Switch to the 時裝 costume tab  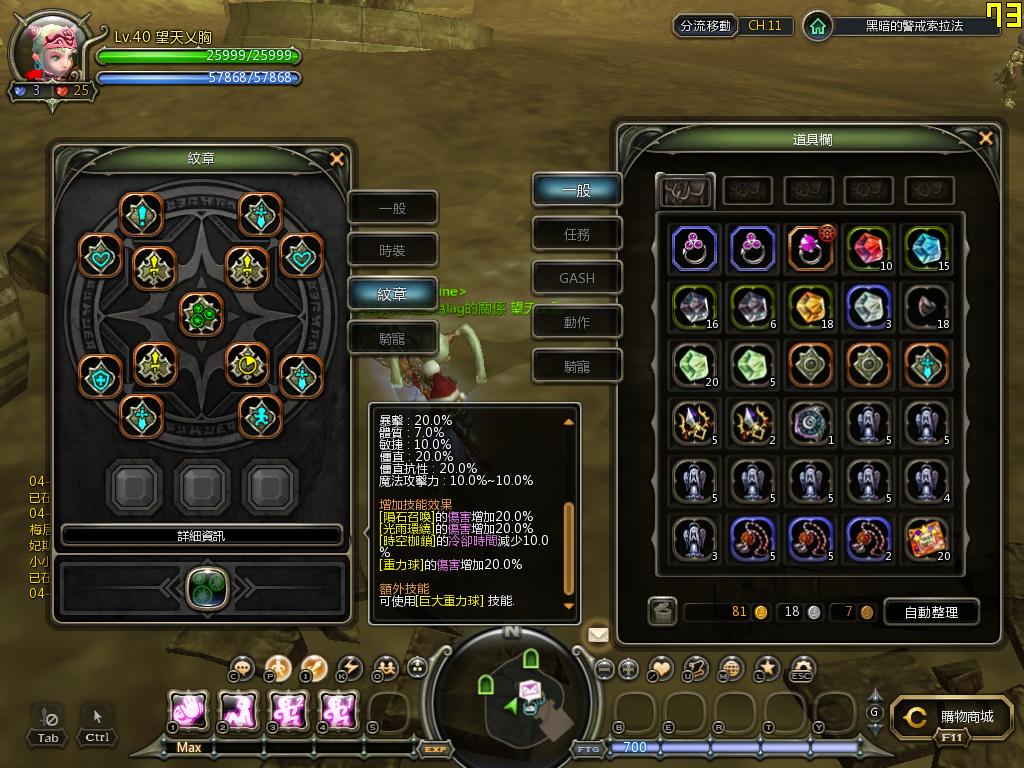point(392,251)
